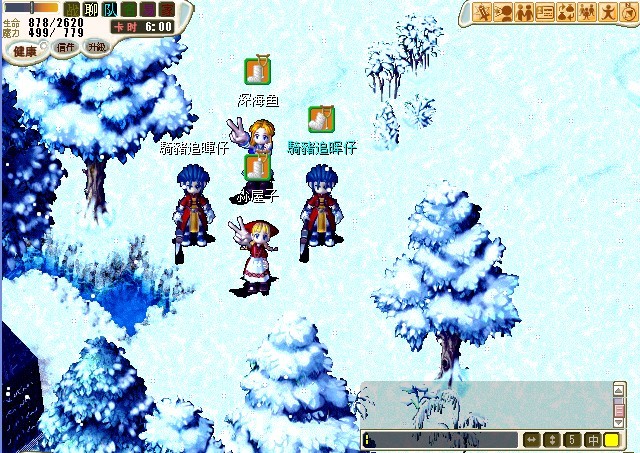640x453 pixels.
Task: Click the horizontal arrows chat resize button
Action: (x=532, y=440)
